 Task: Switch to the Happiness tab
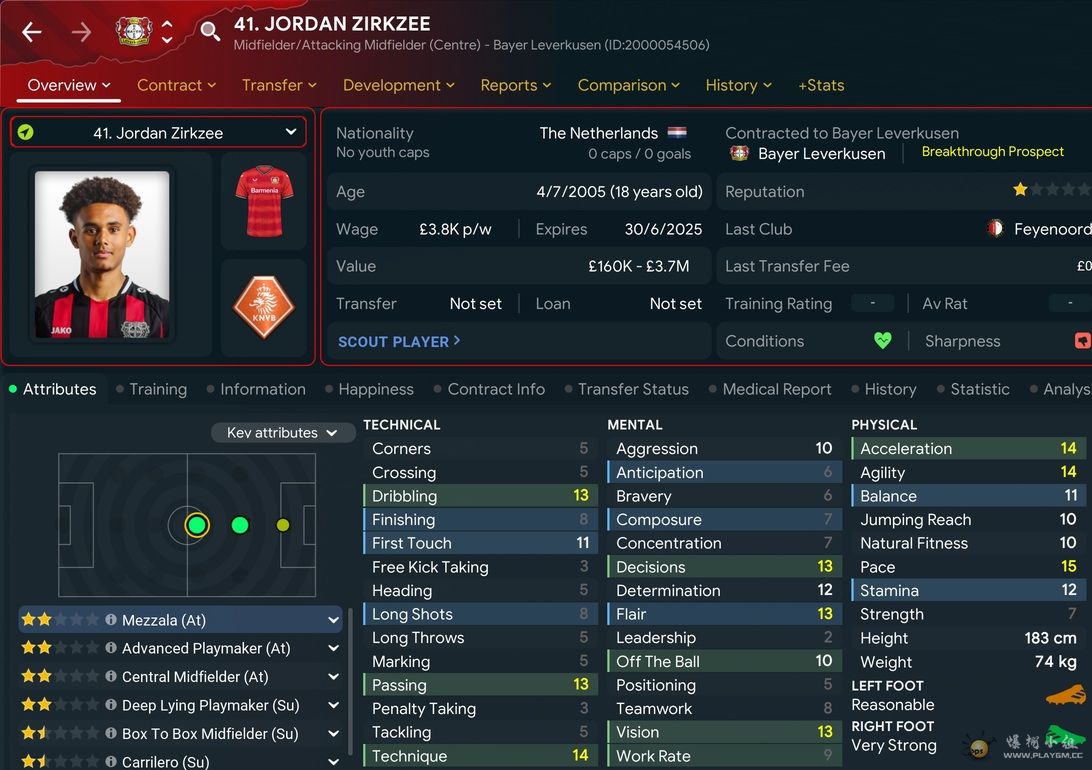(x=375, y=389)
